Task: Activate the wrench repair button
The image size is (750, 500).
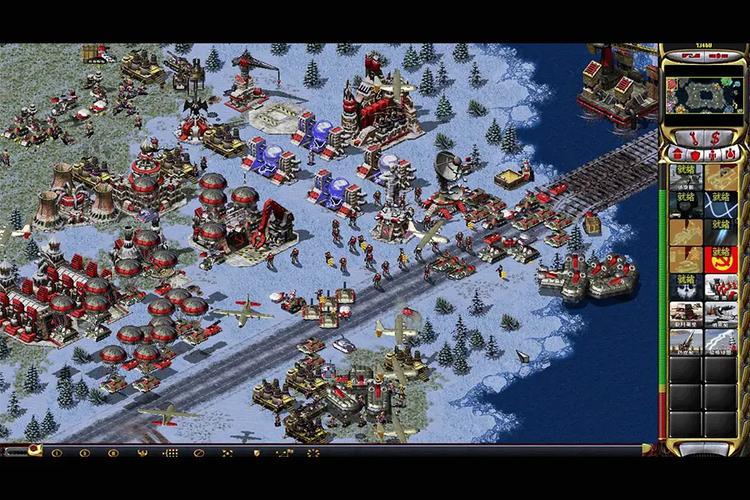Action: [695, 139]
